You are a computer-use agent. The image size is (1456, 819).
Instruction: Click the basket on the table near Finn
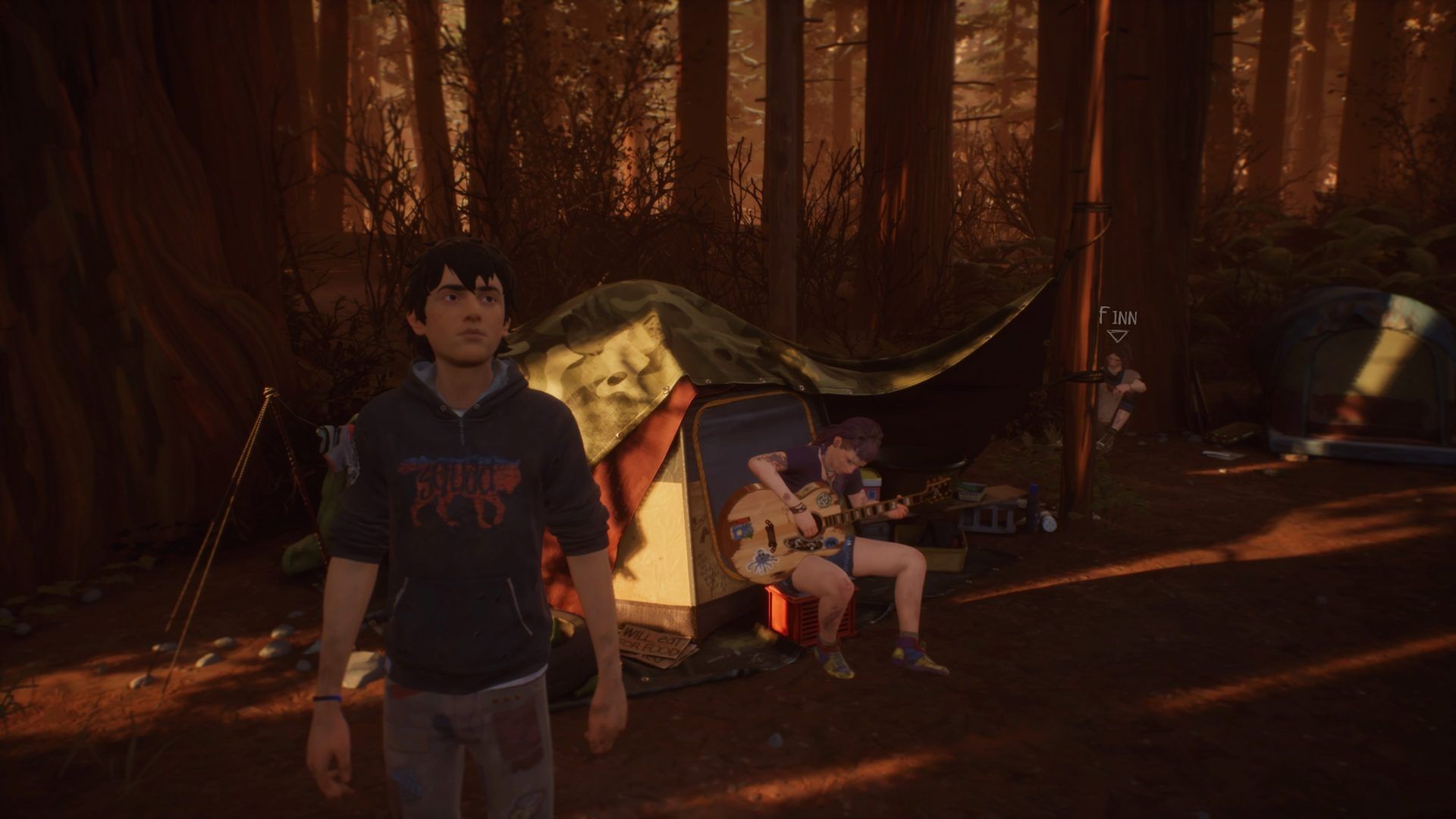pos(971,489)
